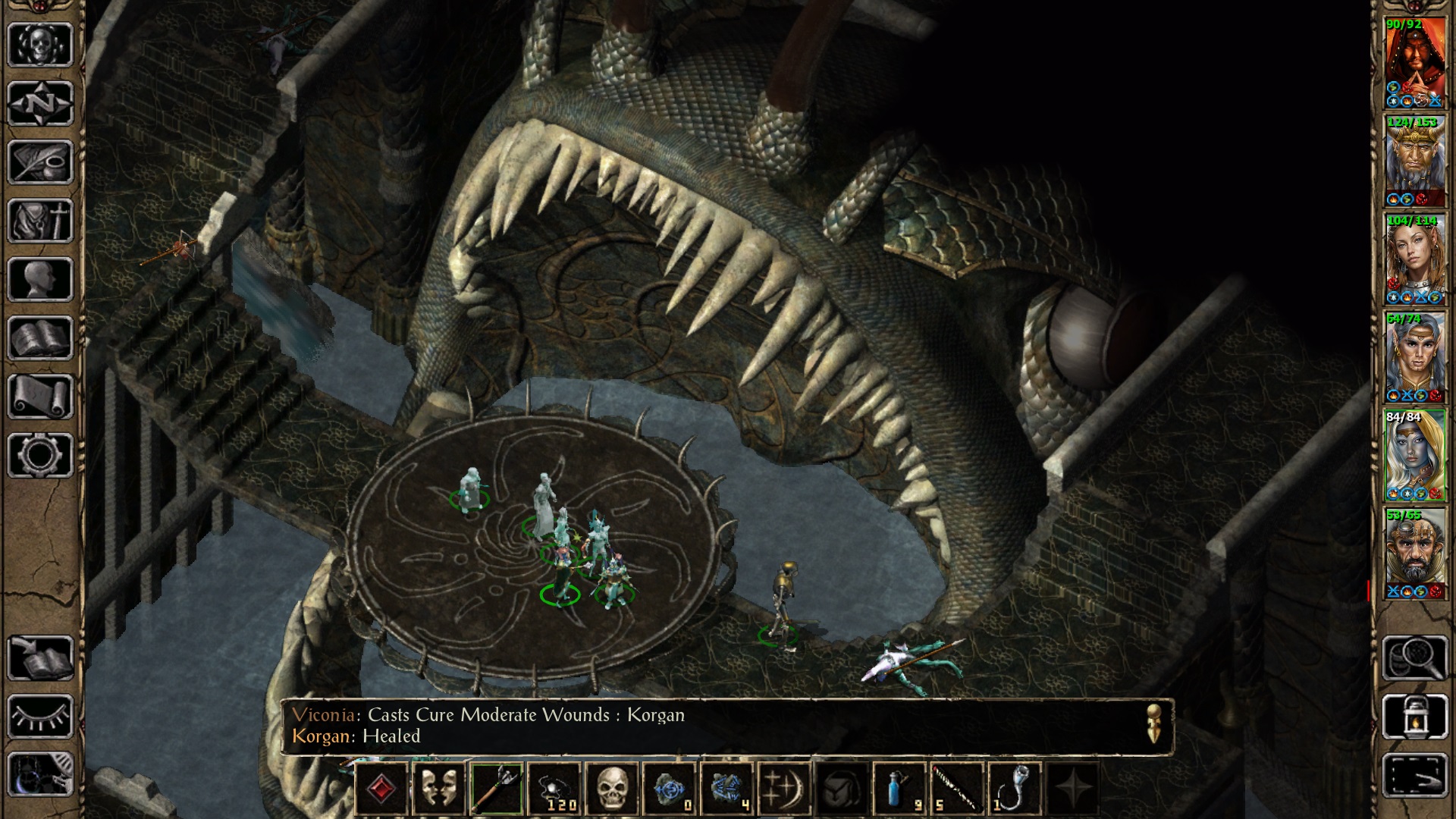Open the priest scroll button
The width and height of the screenshot is (1456, 819).
[40, 397]
